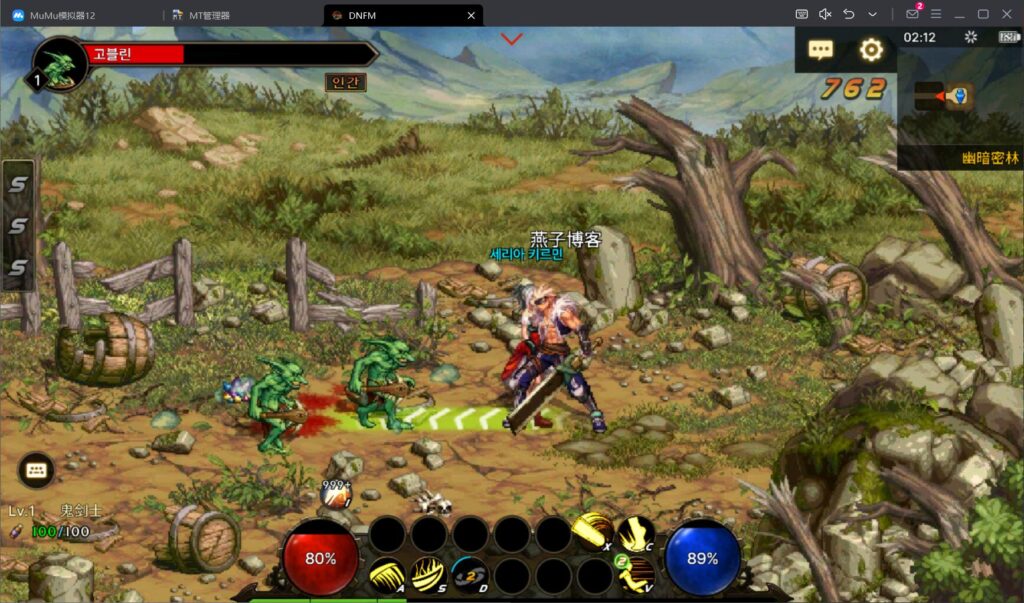Image resolution: width=1024 pixels, height=603 pixels.
Task: Activate the skill on the A slot
Action: (x=387, y=575)
